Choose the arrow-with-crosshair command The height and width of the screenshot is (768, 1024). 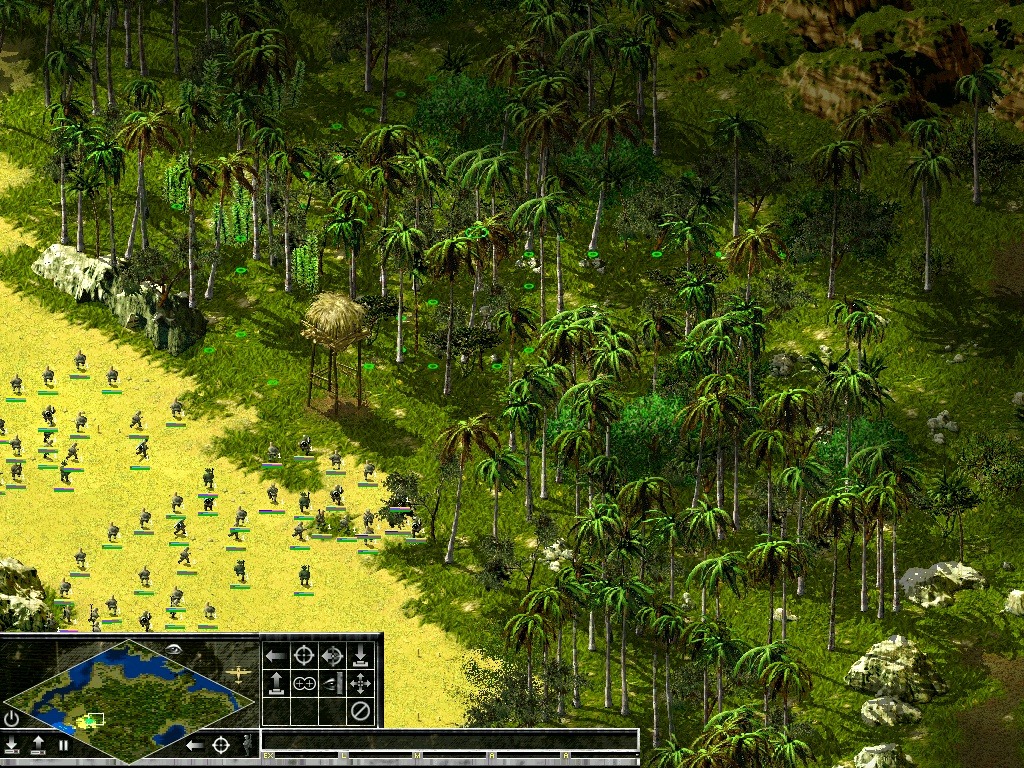pyautogui.click(x=332, y=656)
